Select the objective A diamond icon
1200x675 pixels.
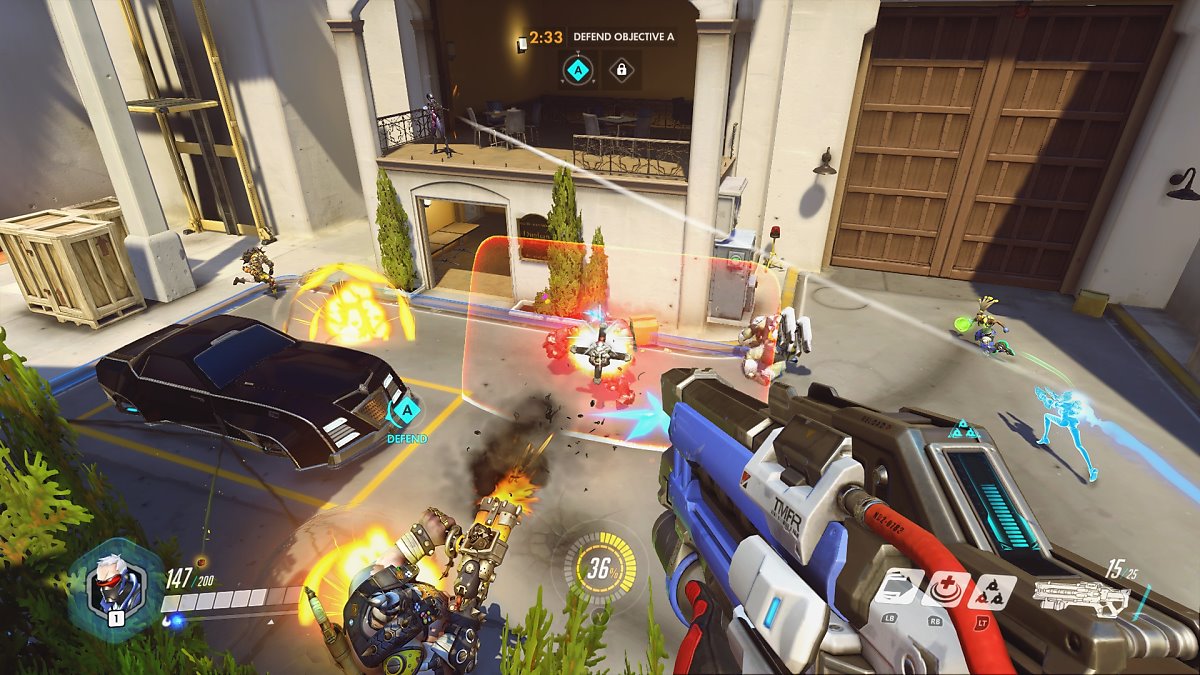pos(577,70)
